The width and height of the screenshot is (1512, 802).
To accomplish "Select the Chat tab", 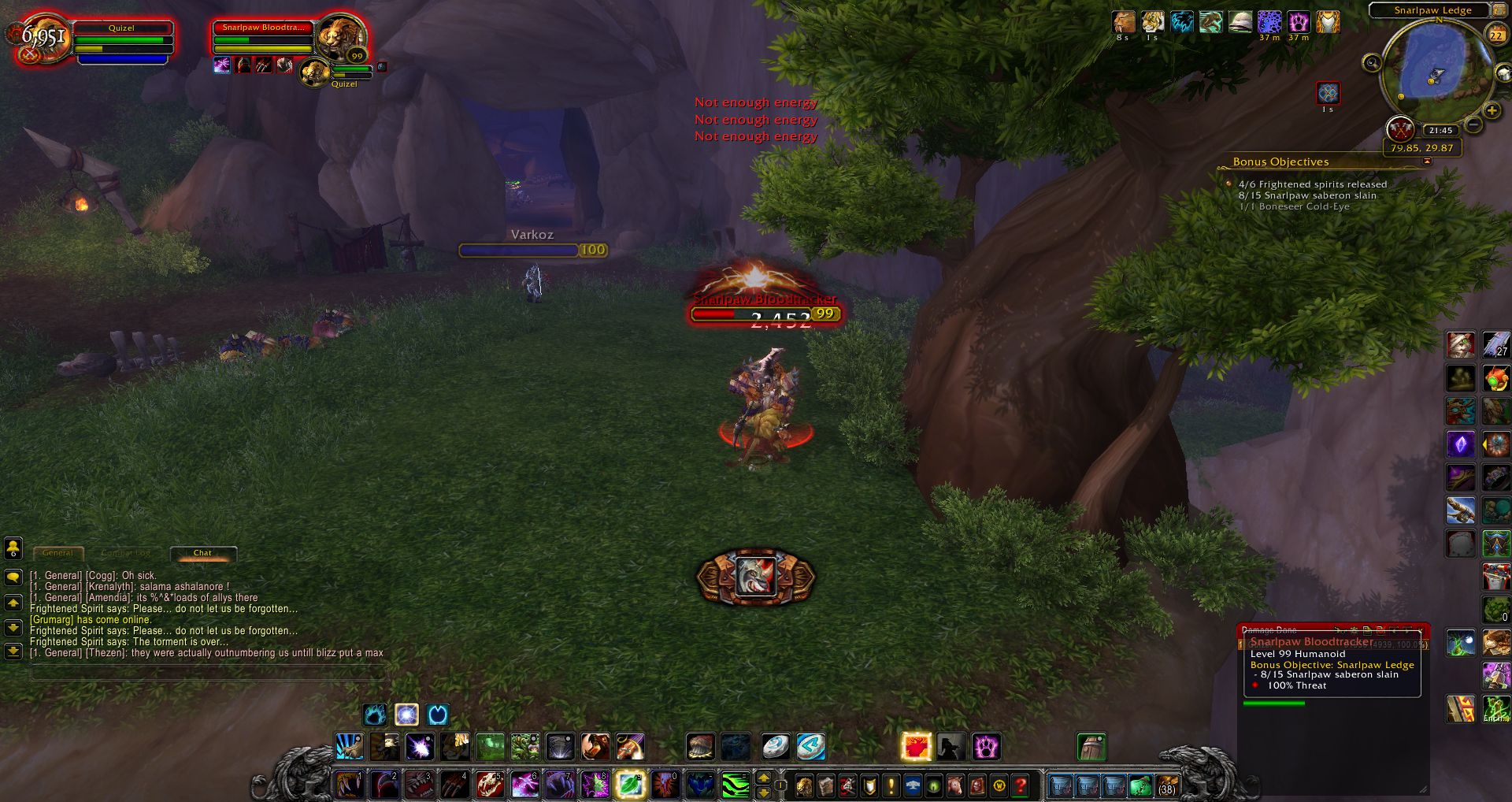I will coord(202,553).
